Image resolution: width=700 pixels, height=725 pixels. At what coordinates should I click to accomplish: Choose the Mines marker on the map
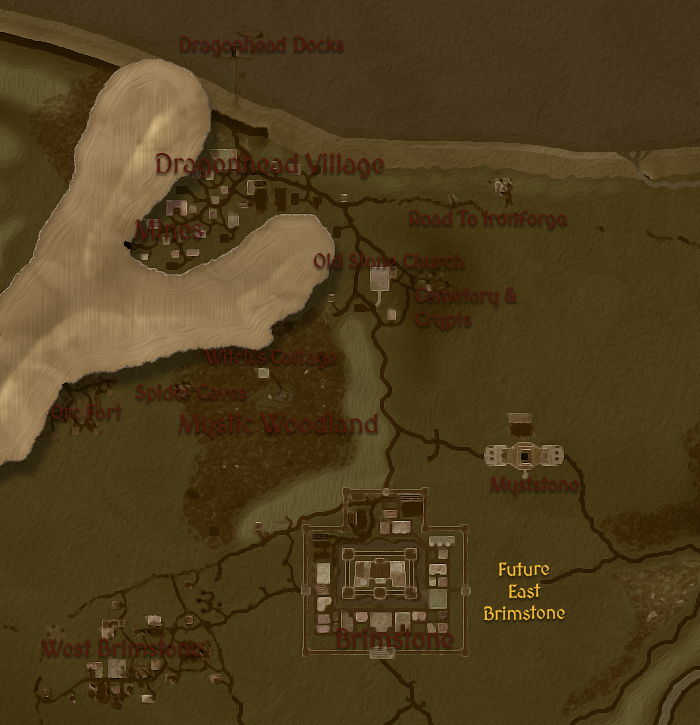[169, 231]
